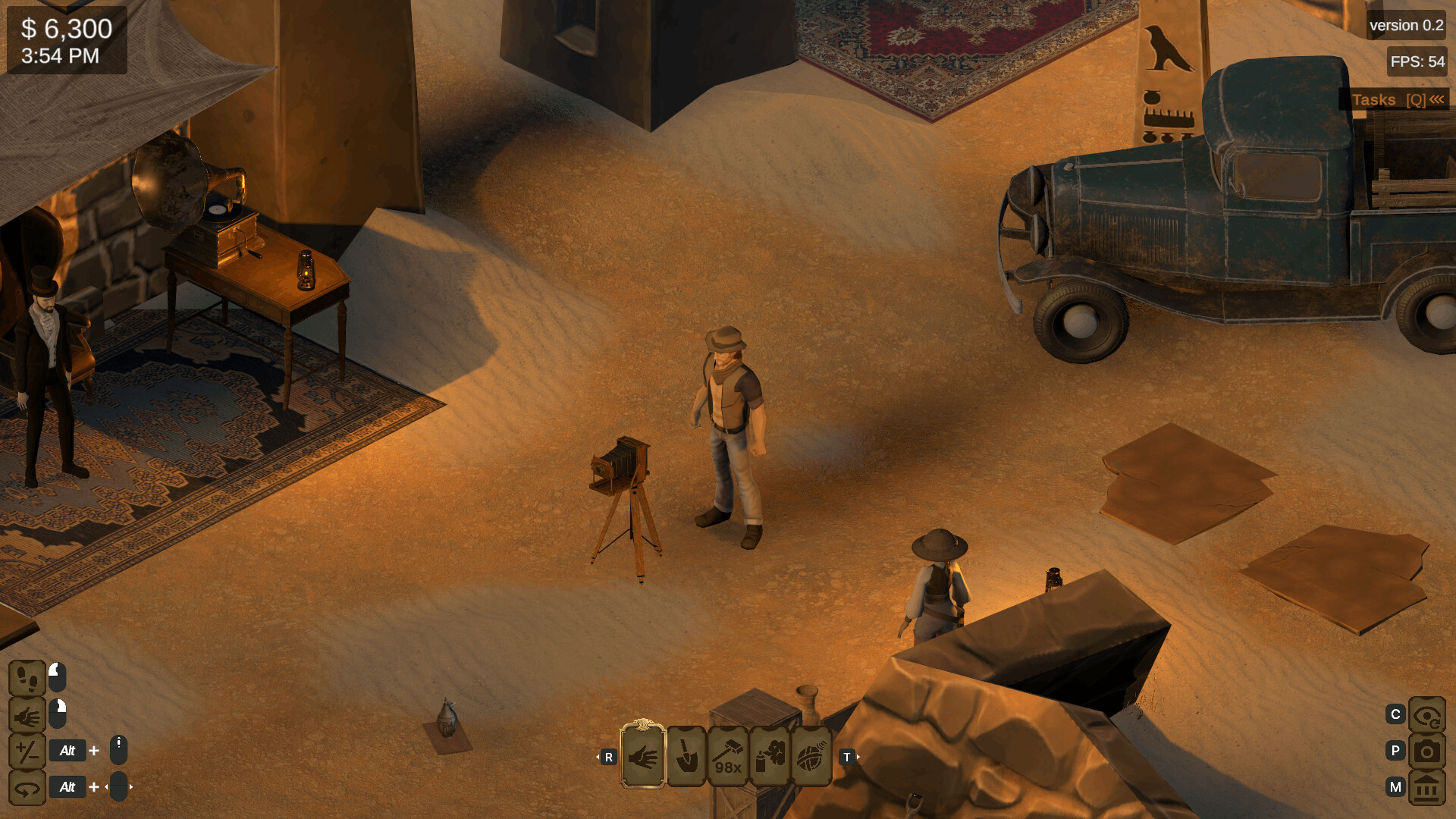The width and height of the screenshot is (1456, 819).
Task: Open the museum panel with the M icon
Action: (x=1426, y=787)
